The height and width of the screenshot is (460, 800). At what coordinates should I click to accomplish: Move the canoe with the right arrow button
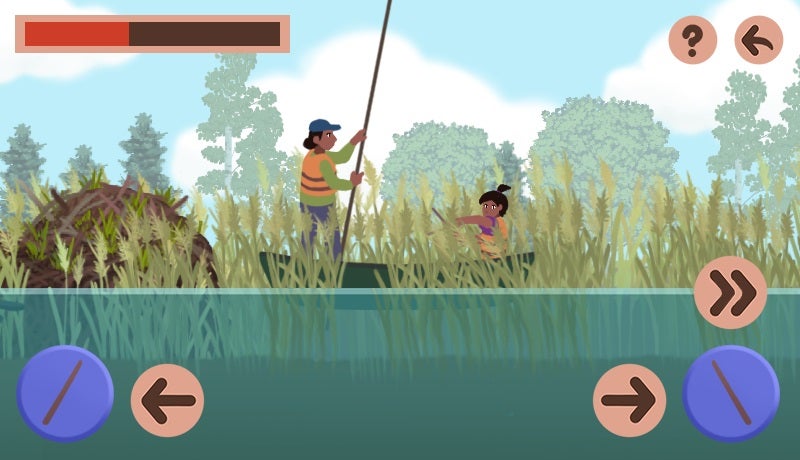pos(629,401)
